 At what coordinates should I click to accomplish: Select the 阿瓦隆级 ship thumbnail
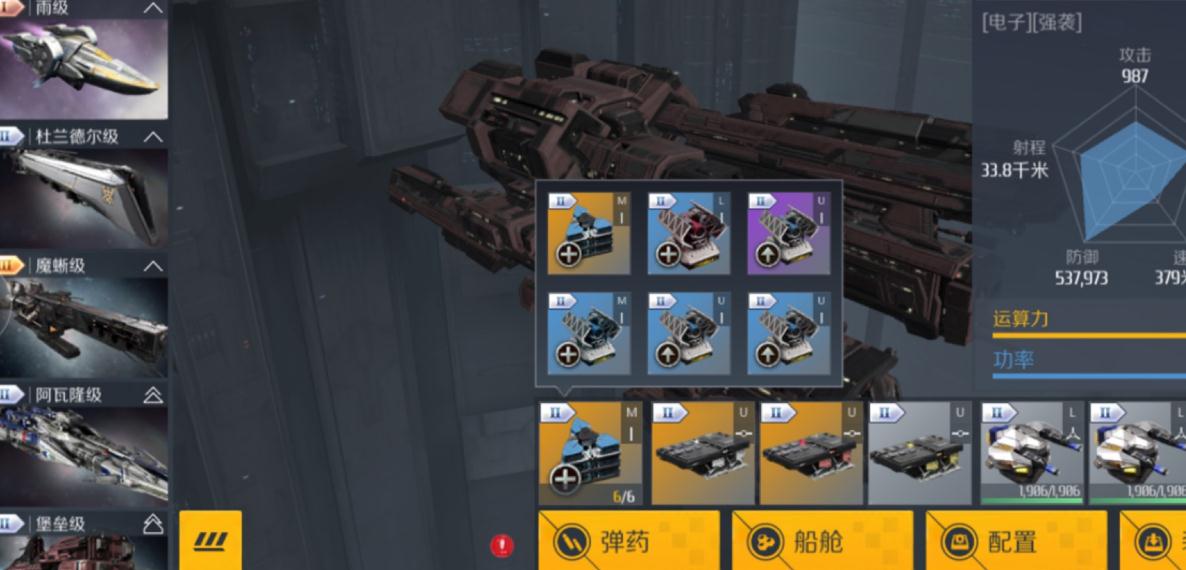84,455
